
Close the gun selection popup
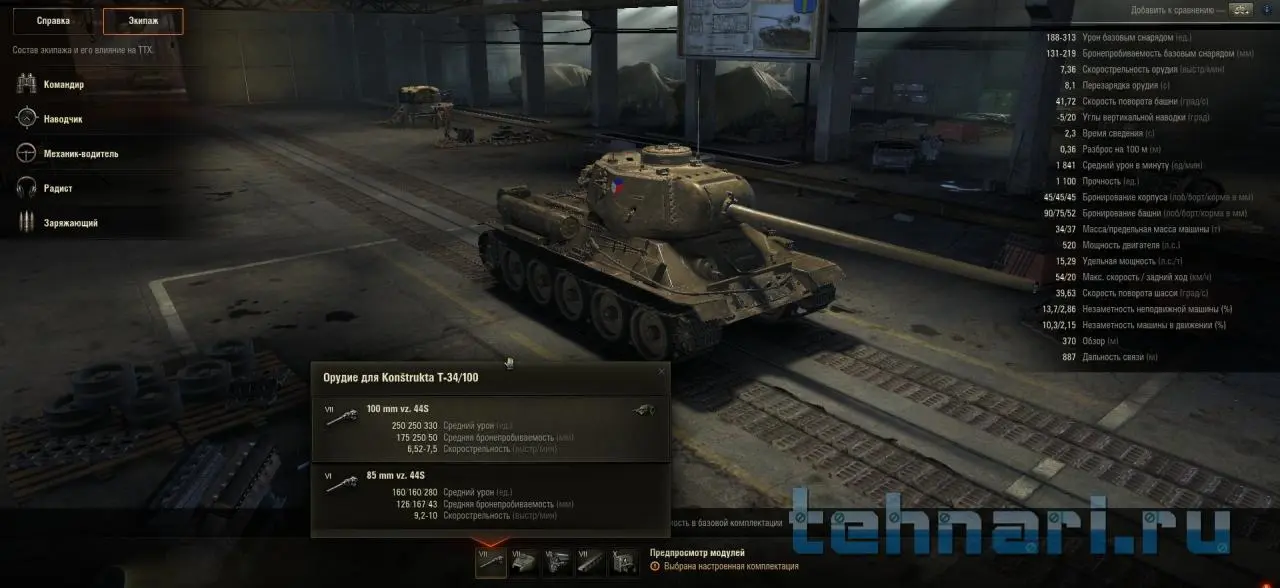click(x=661, y=372)
